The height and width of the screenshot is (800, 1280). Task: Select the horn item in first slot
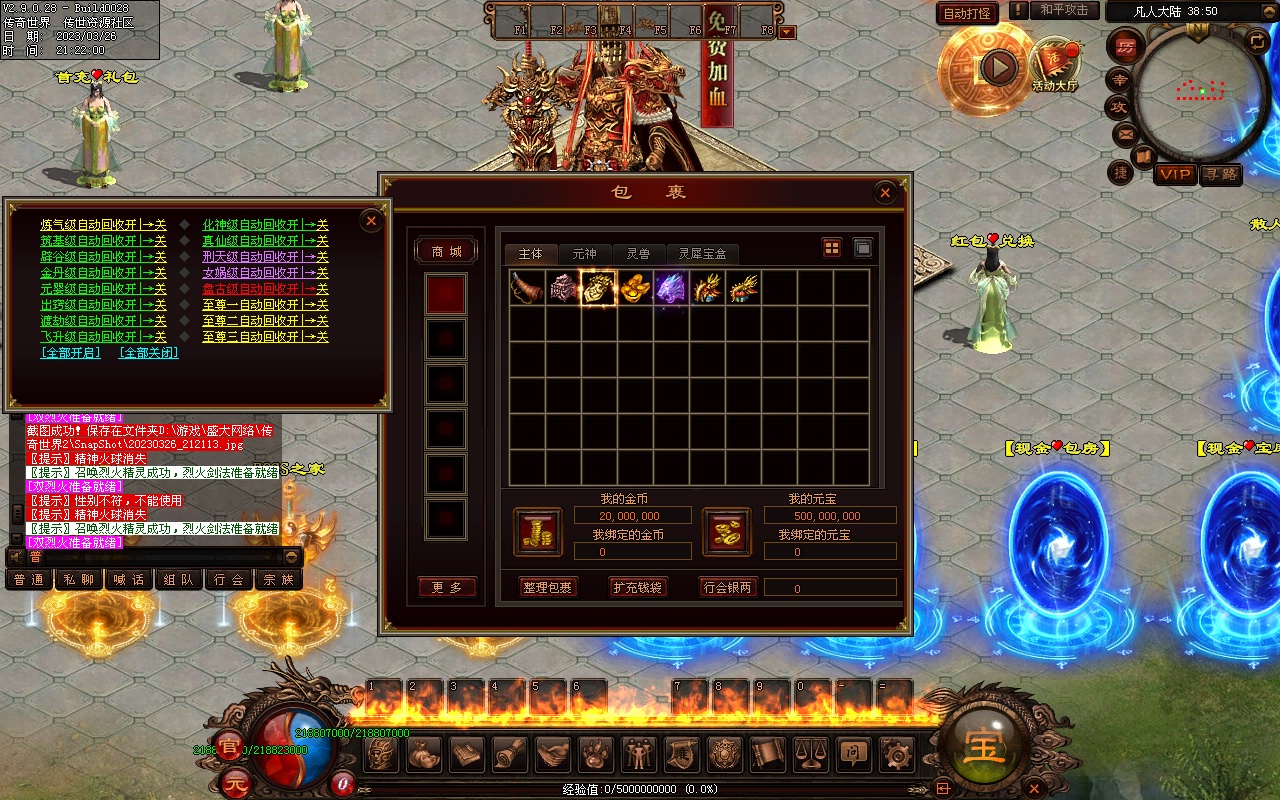click(527, 288)
